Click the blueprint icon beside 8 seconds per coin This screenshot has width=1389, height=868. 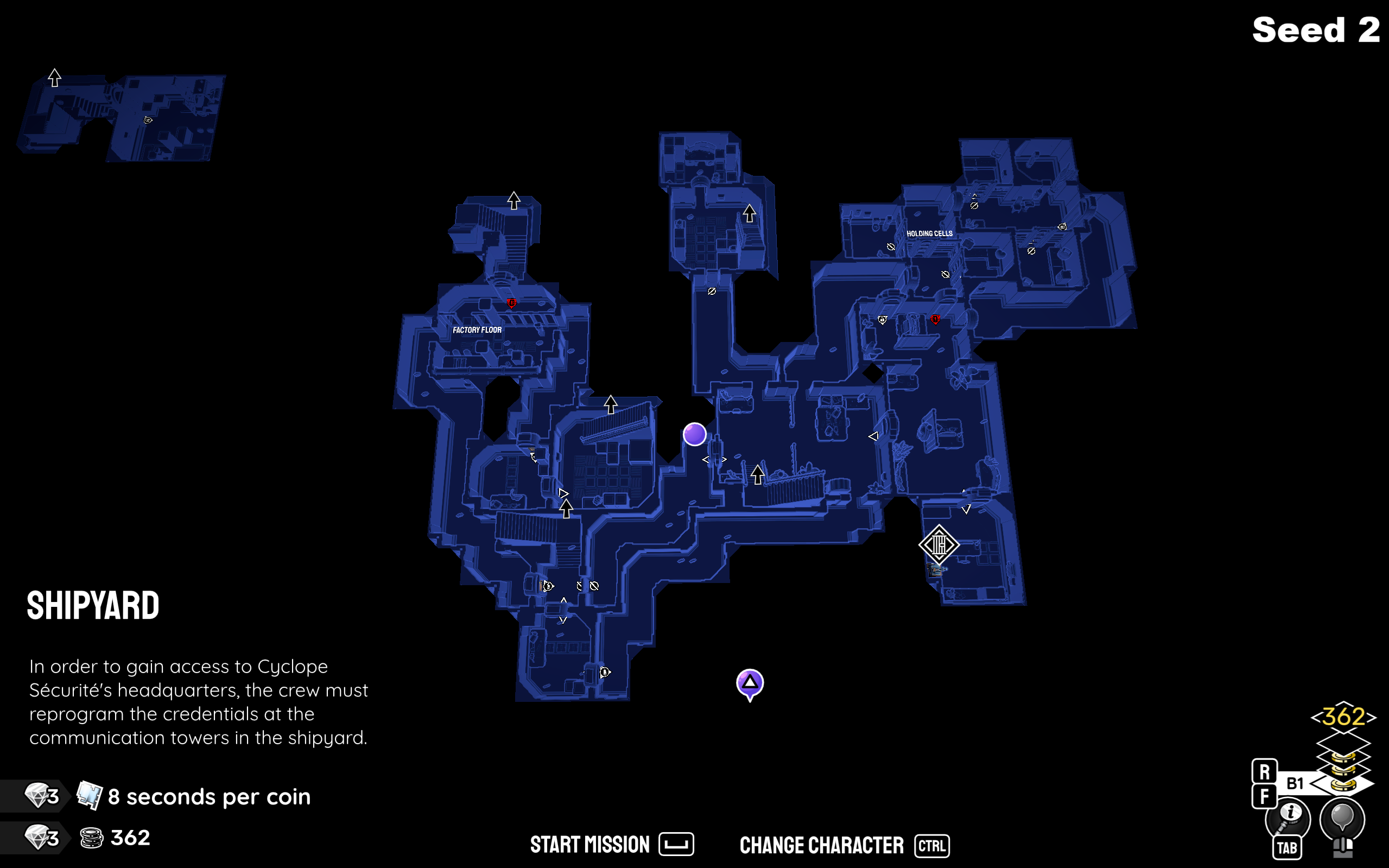click(x=89, y=795)
